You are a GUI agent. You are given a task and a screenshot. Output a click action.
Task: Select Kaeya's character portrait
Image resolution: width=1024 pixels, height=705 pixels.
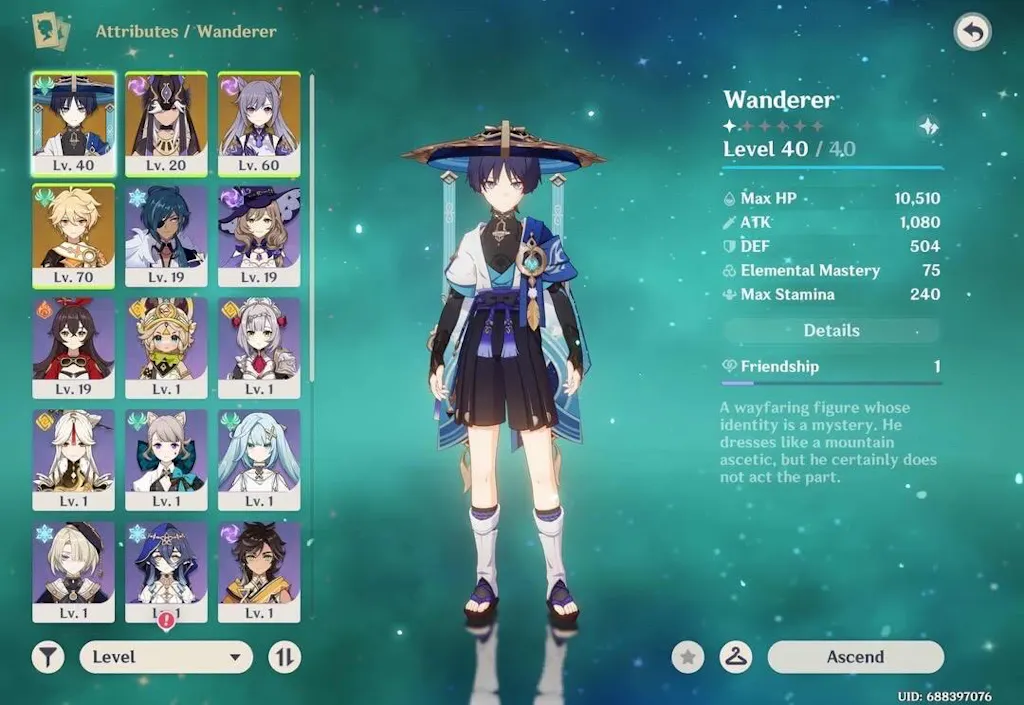166,236
